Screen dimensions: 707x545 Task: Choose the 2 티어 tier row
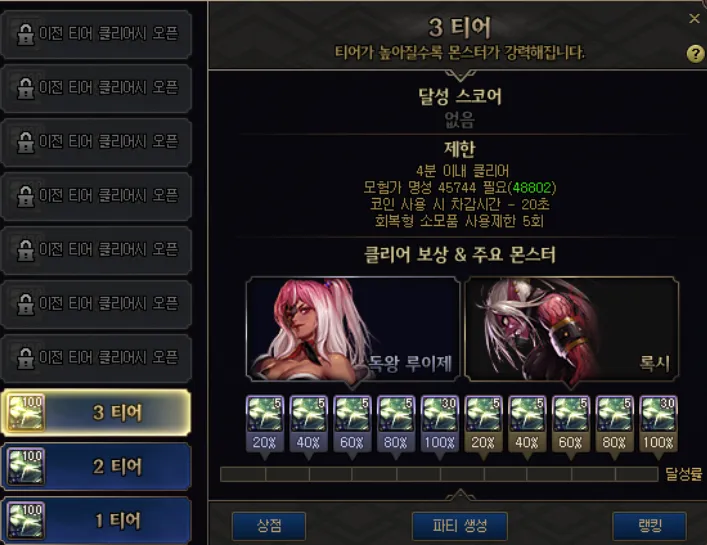click(x=97, y=467)
